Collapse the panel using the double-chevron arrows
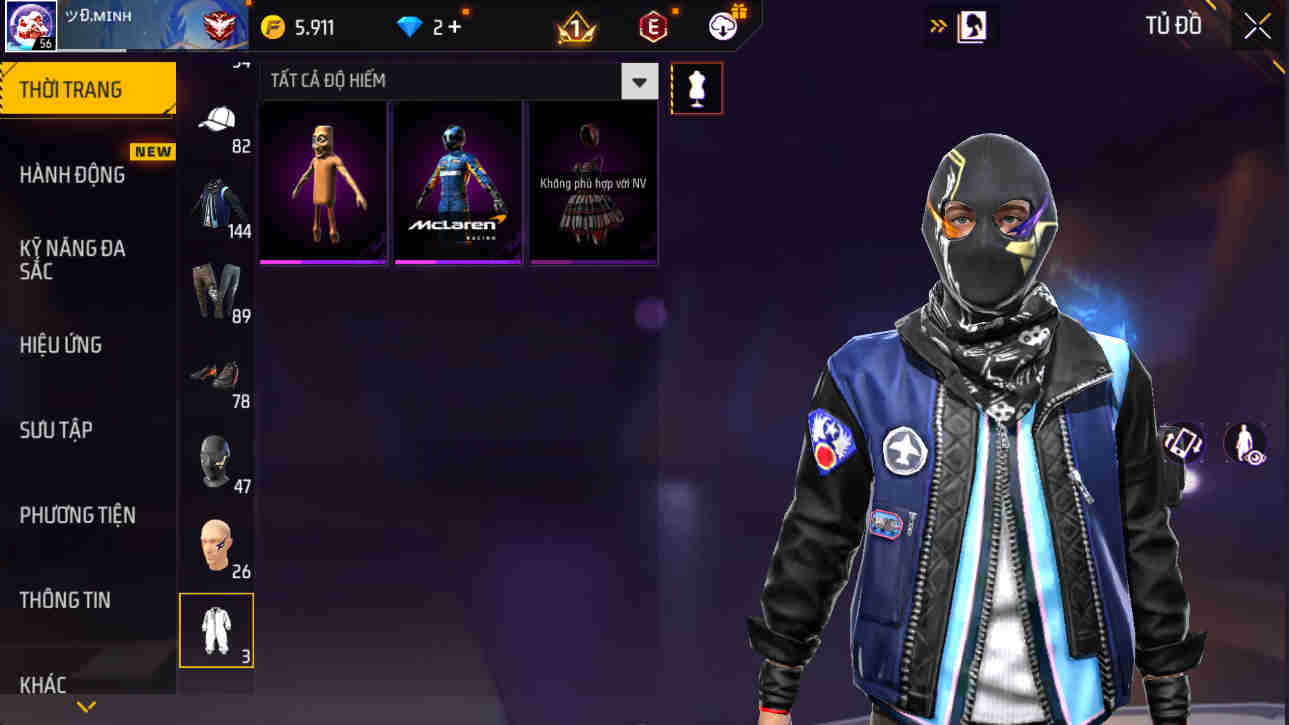This screenshot has height=725, width=1289. (x=939, y=25)
